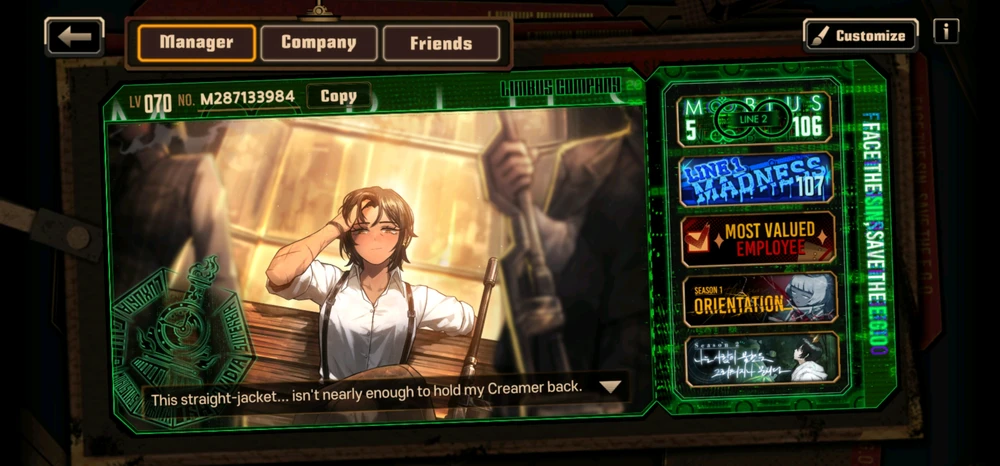The width and height of the screenshot is (1000, 466).
Task: Show info via the "i" button
Action: [x=945, y=32]
